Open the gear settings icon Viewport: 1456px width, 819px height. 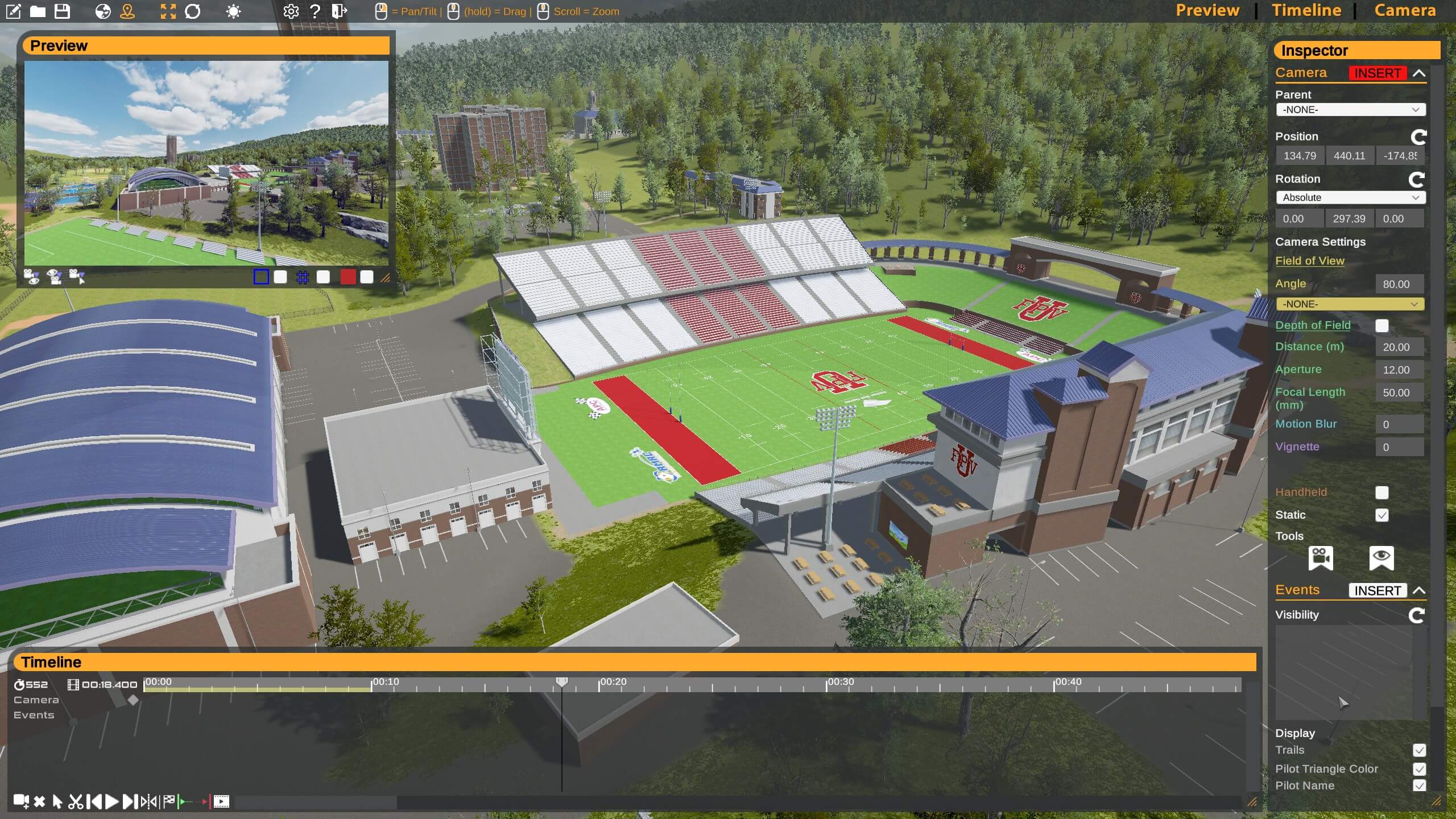tap(291, 11)
